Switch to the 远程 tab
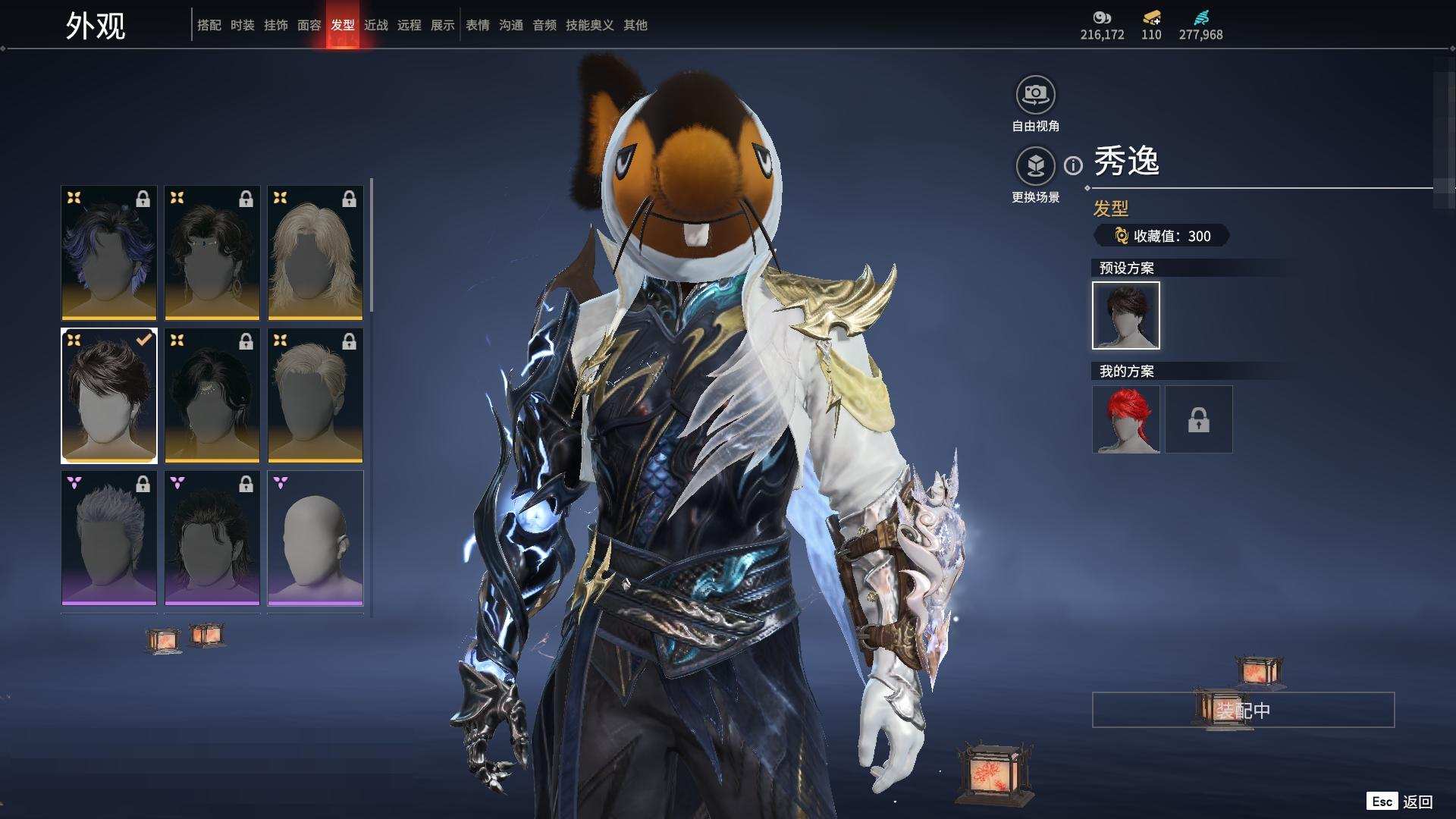 tap(409, 25)
